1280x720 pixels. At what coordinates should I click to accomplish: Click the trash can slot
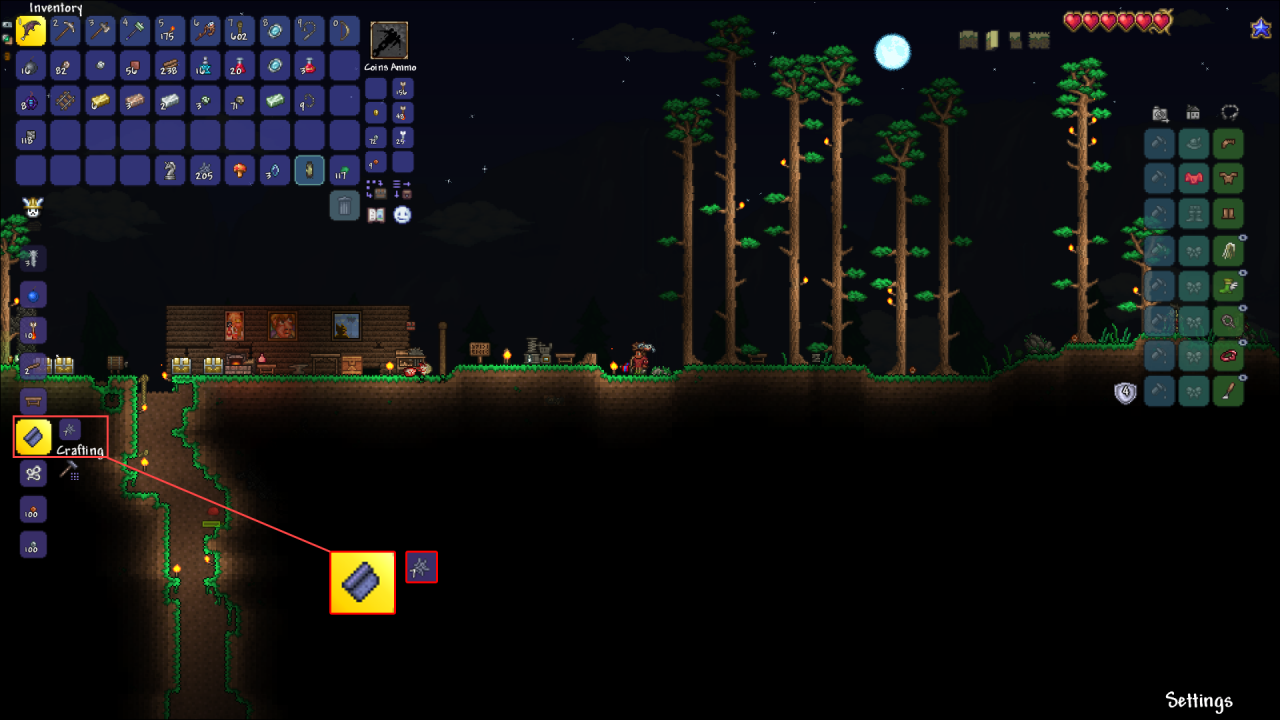click(344, 207)
